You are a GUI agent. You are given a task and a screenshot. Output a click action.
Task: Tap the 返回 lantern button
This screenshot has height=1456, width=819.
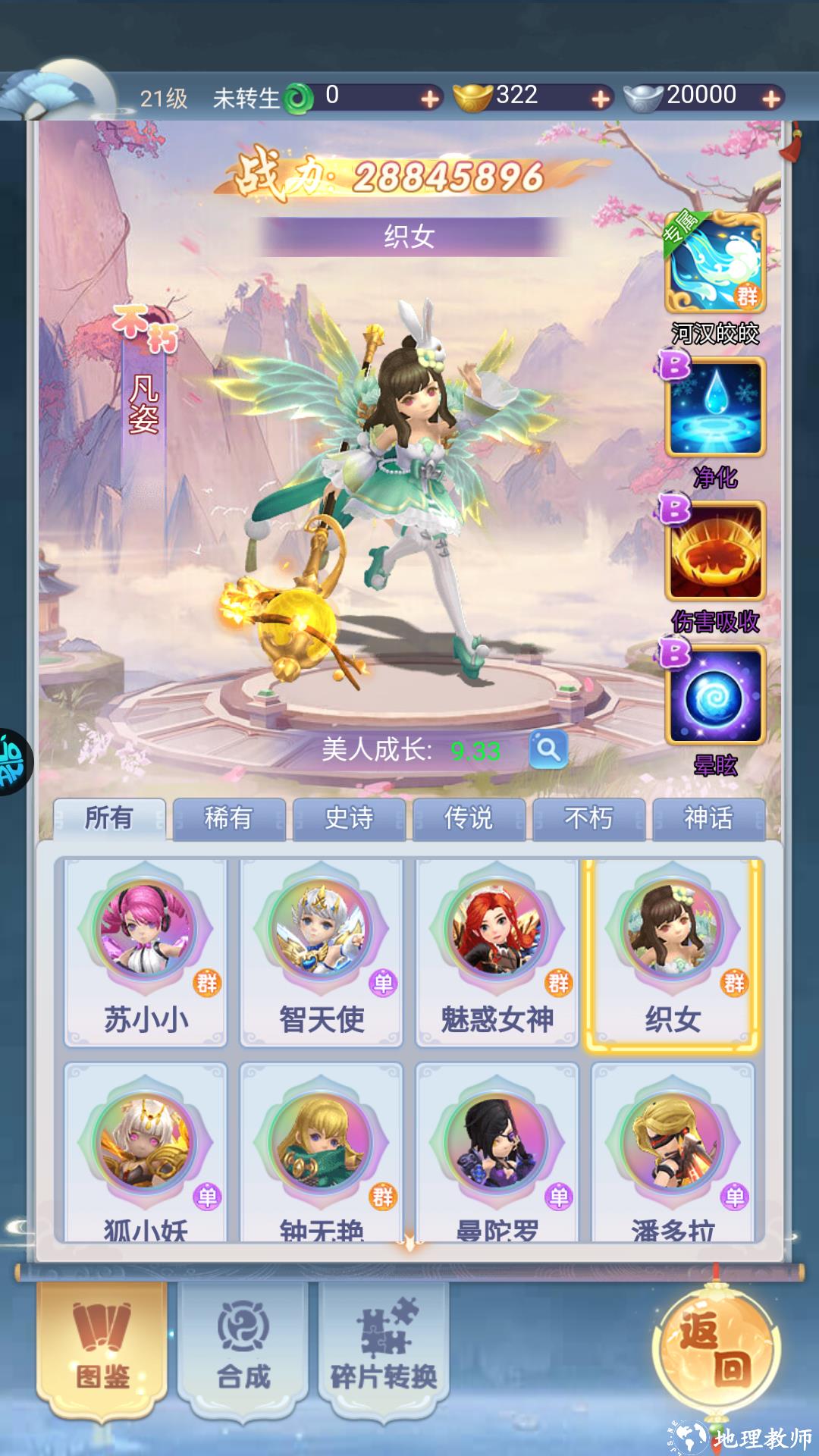coord(716,1350)
